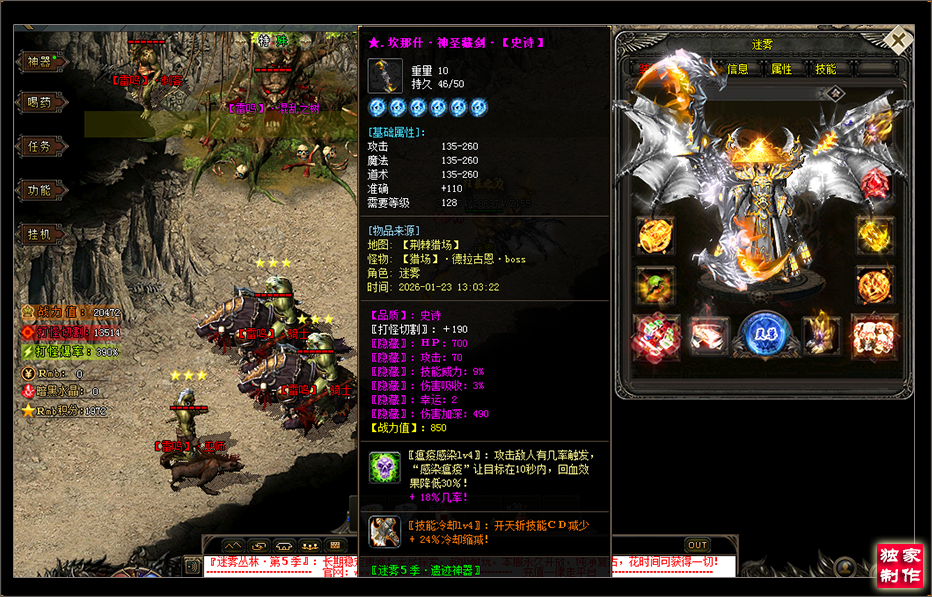932x597 pixels.
Task: Click the OUT button on the chat bar
Action: [x=697, y=545]
